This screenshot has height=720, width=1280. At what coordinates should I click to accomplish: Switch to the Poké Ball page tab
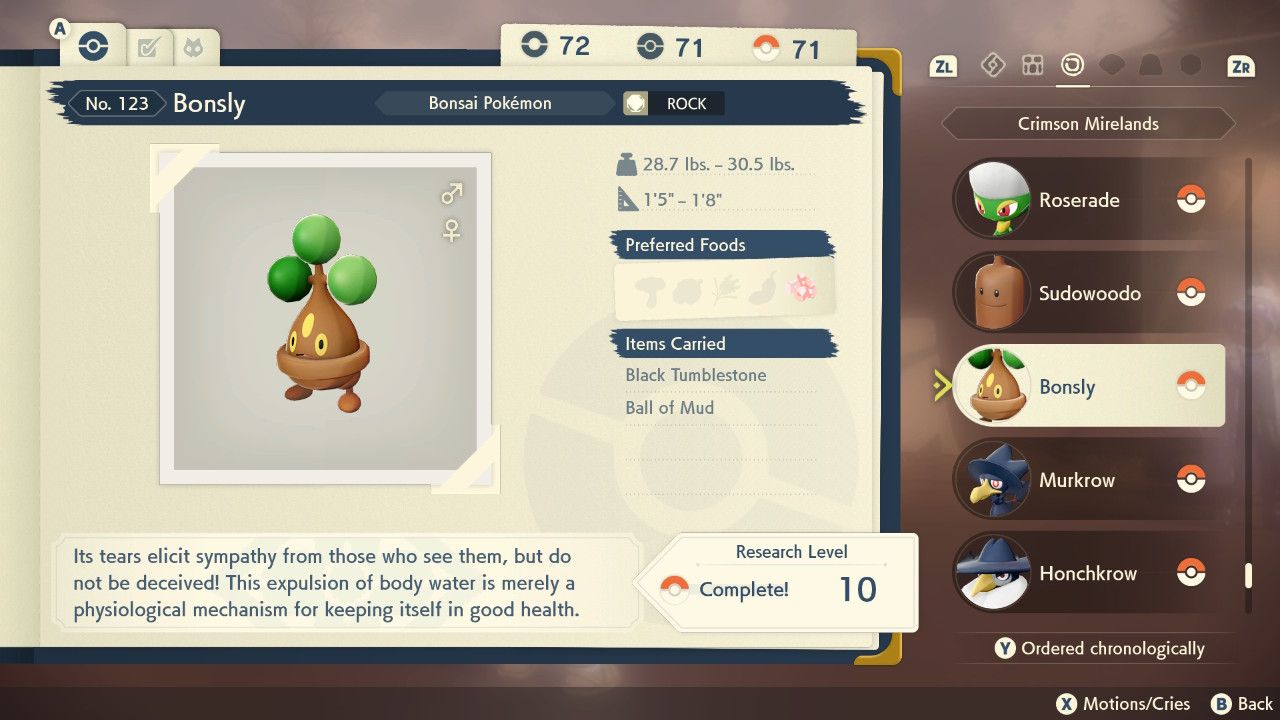click(x=93, y=46)
